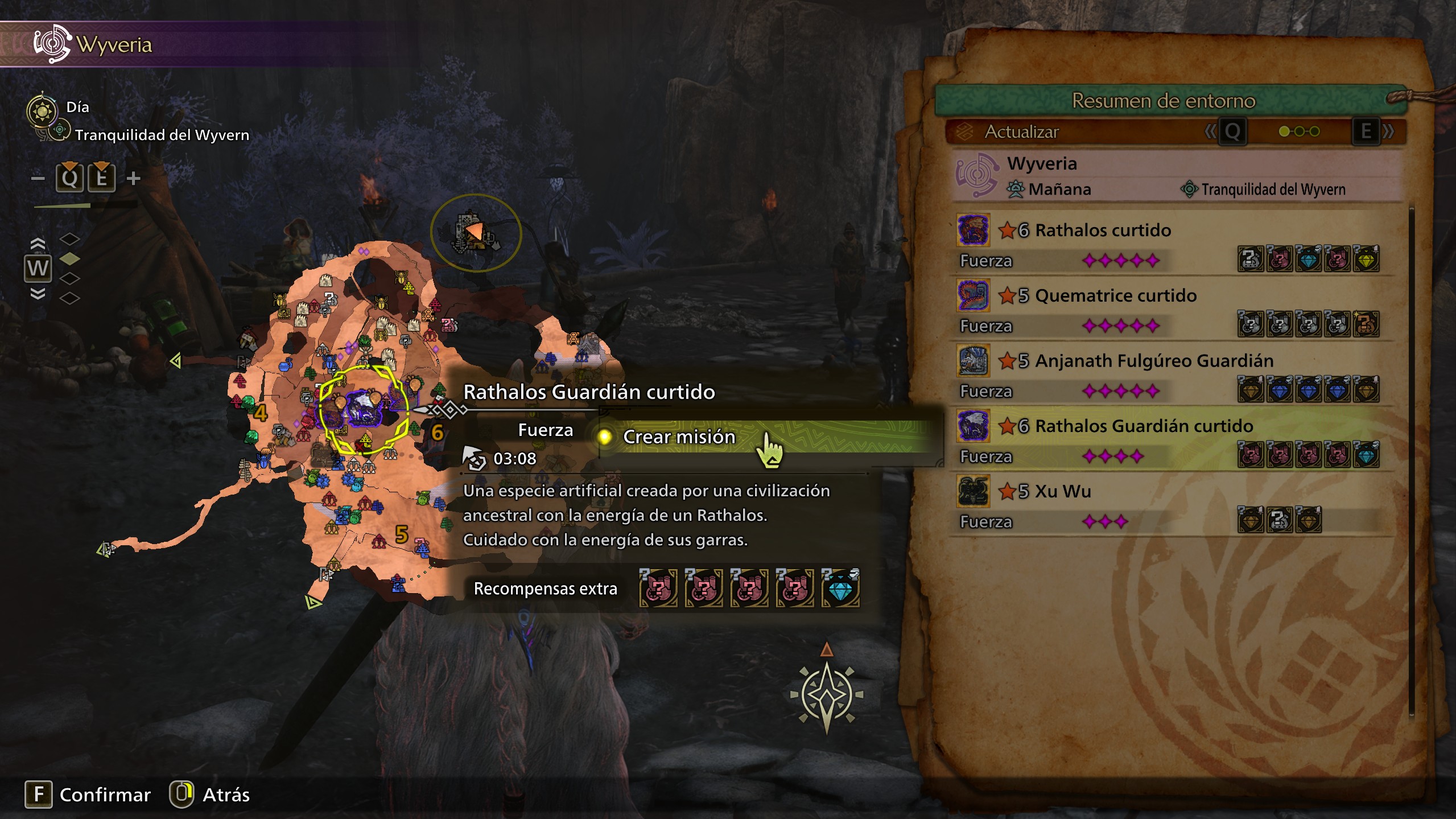The image size is (1456, 819).
Task: Click the area 5 number on map
Action: tap(402, 534)
